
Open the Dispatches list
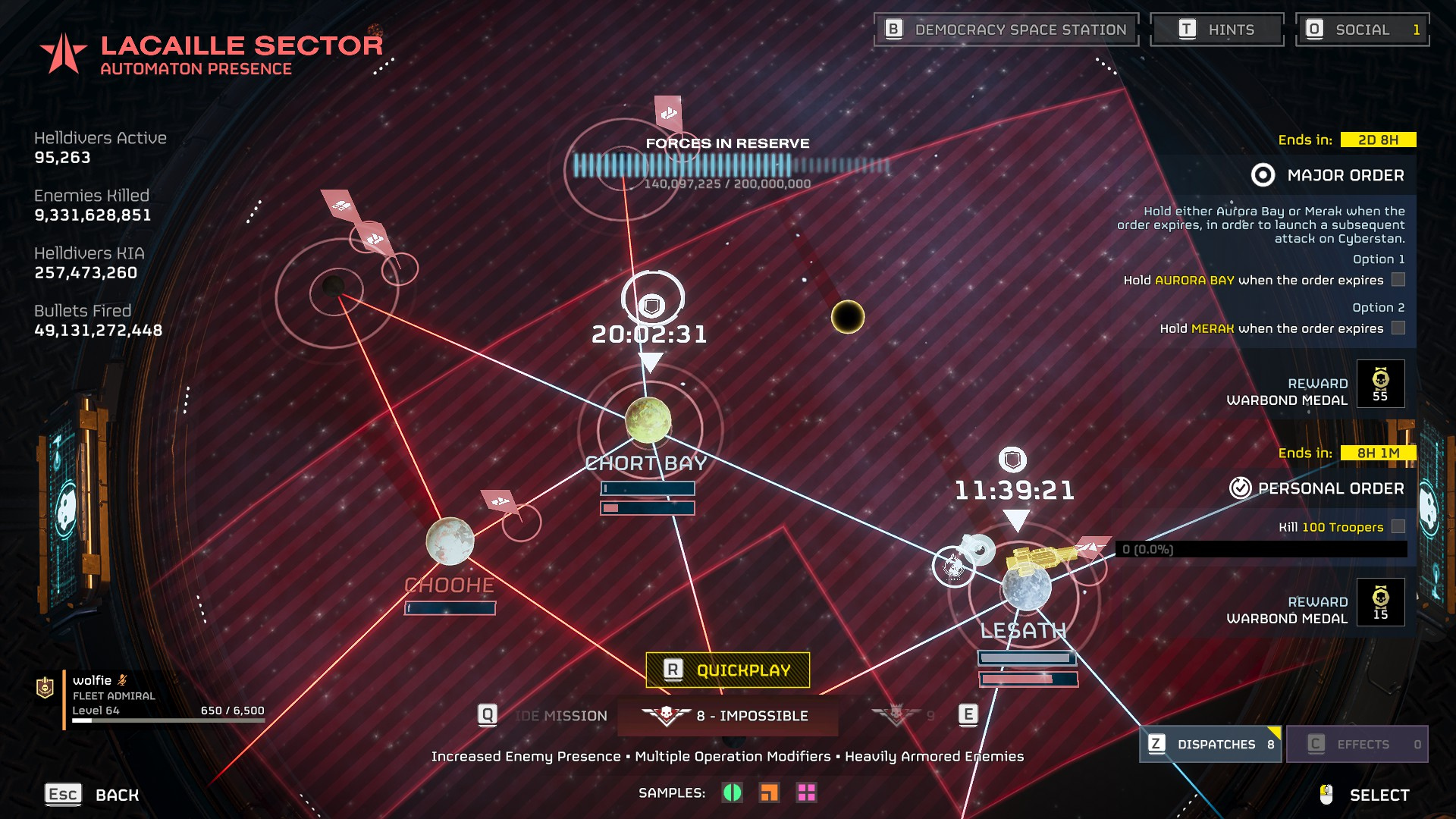click(1210, 744)
